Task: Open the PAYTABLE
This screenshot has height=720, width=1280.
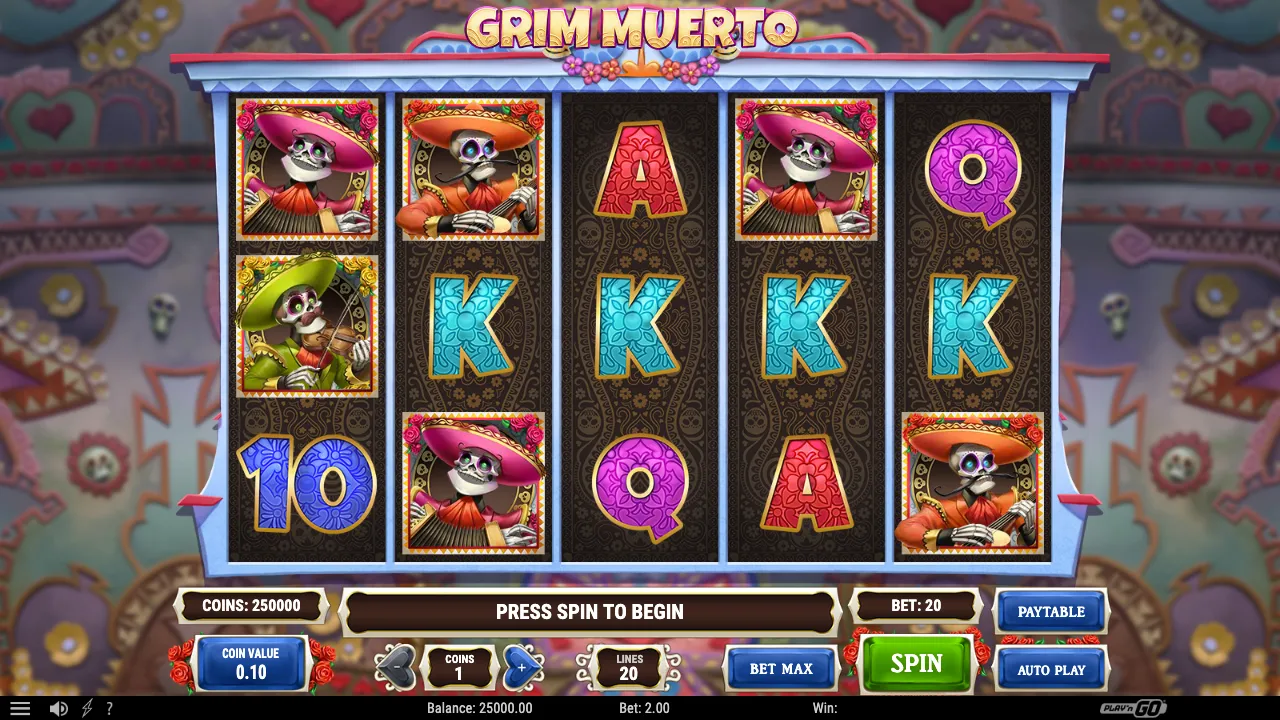Action: click(x=1051, y=611)
